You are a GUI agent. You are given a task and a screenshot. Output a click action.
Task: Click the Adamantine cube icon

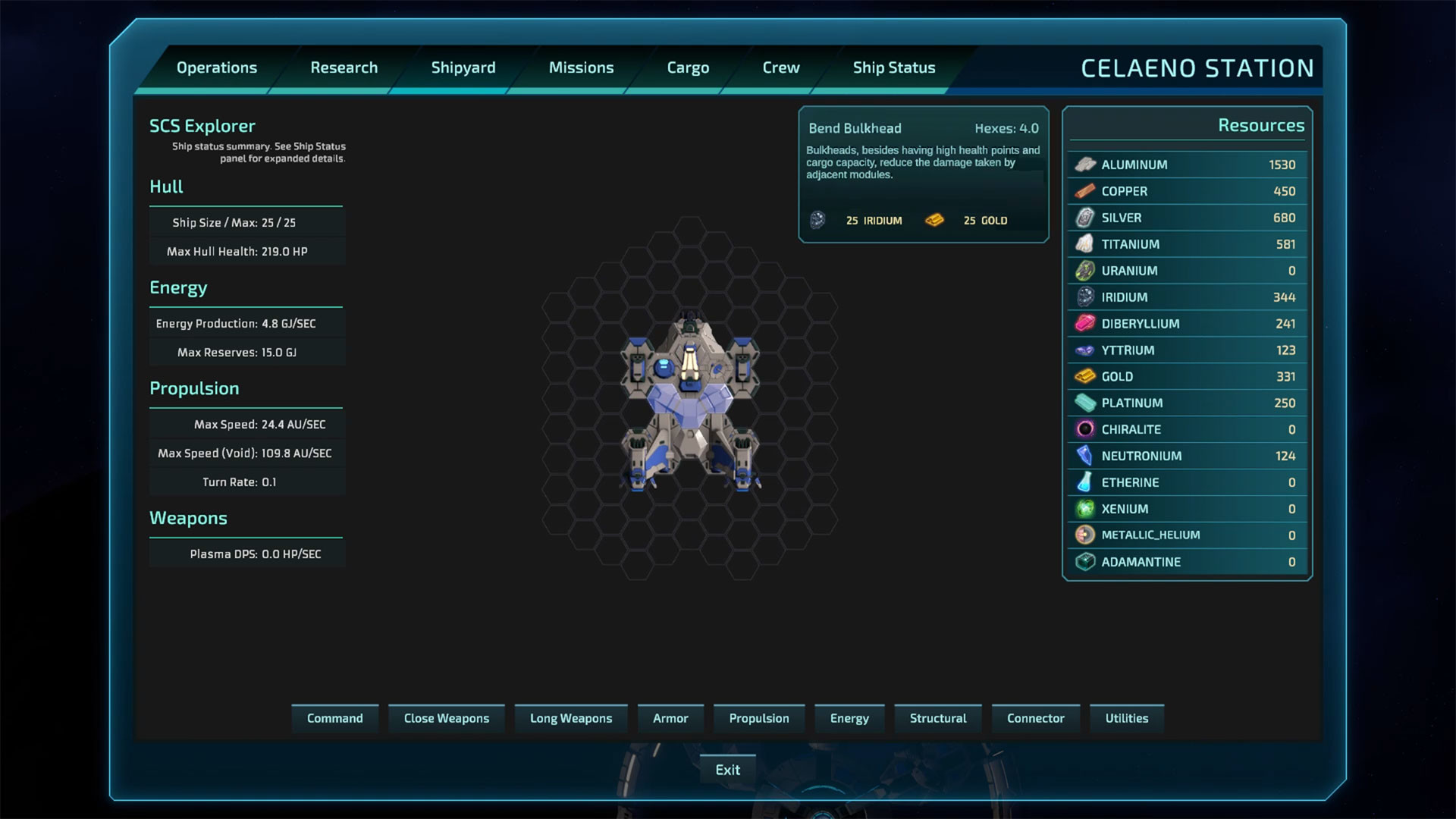[1086, 562]
